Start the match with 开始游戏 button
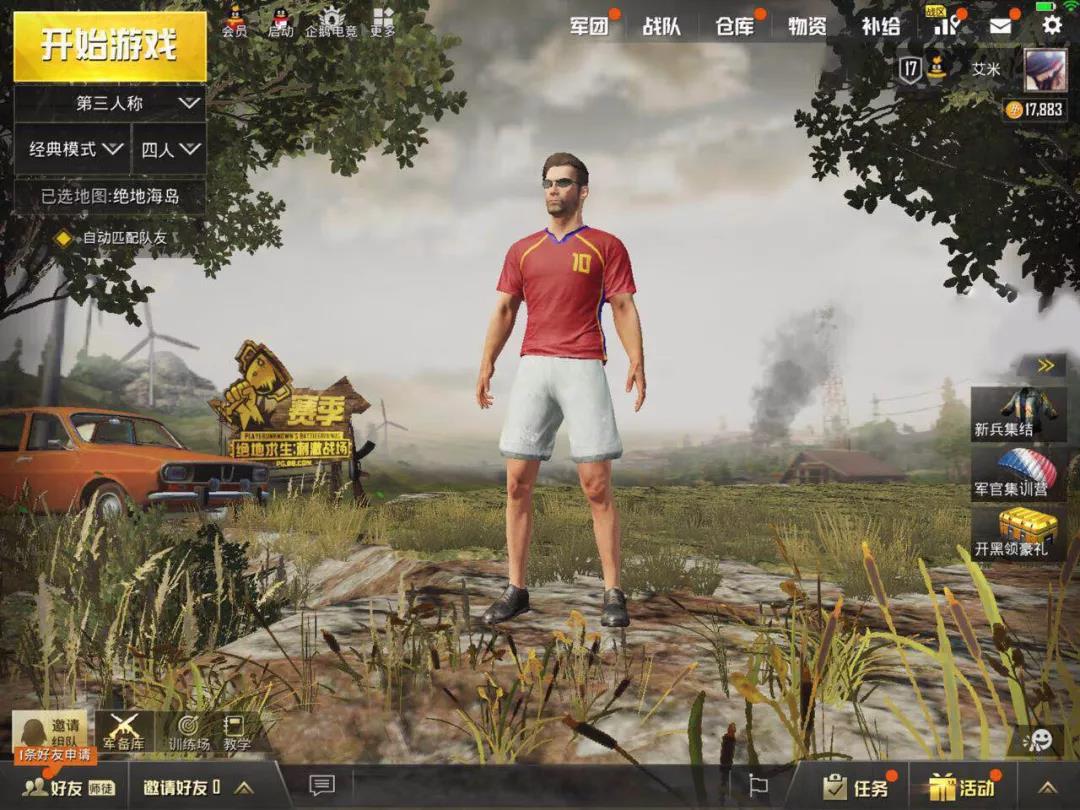This screenshot has width=1080, height=810. coord(109,46)
